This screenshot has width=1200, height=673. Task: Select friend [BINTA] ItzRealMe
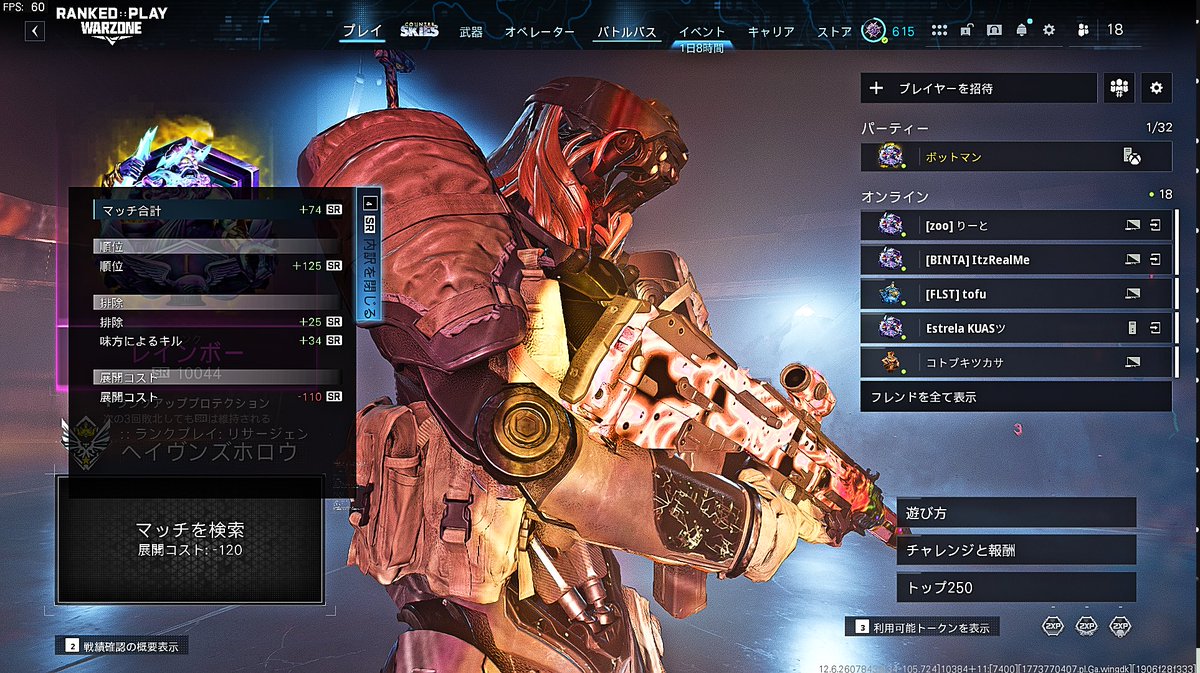click(1016, 259)
